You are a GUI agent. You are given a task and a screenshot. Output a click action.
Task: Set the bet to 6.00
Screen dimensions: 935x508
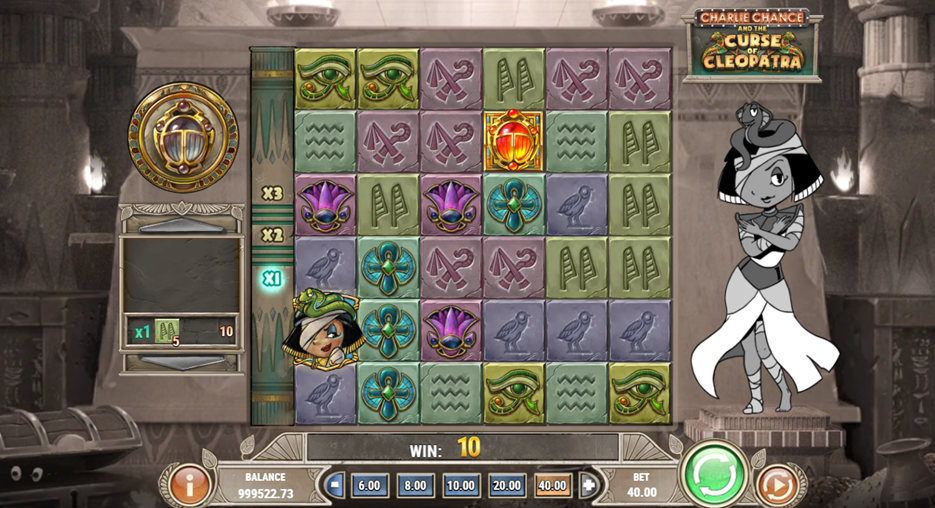point(369,486)
